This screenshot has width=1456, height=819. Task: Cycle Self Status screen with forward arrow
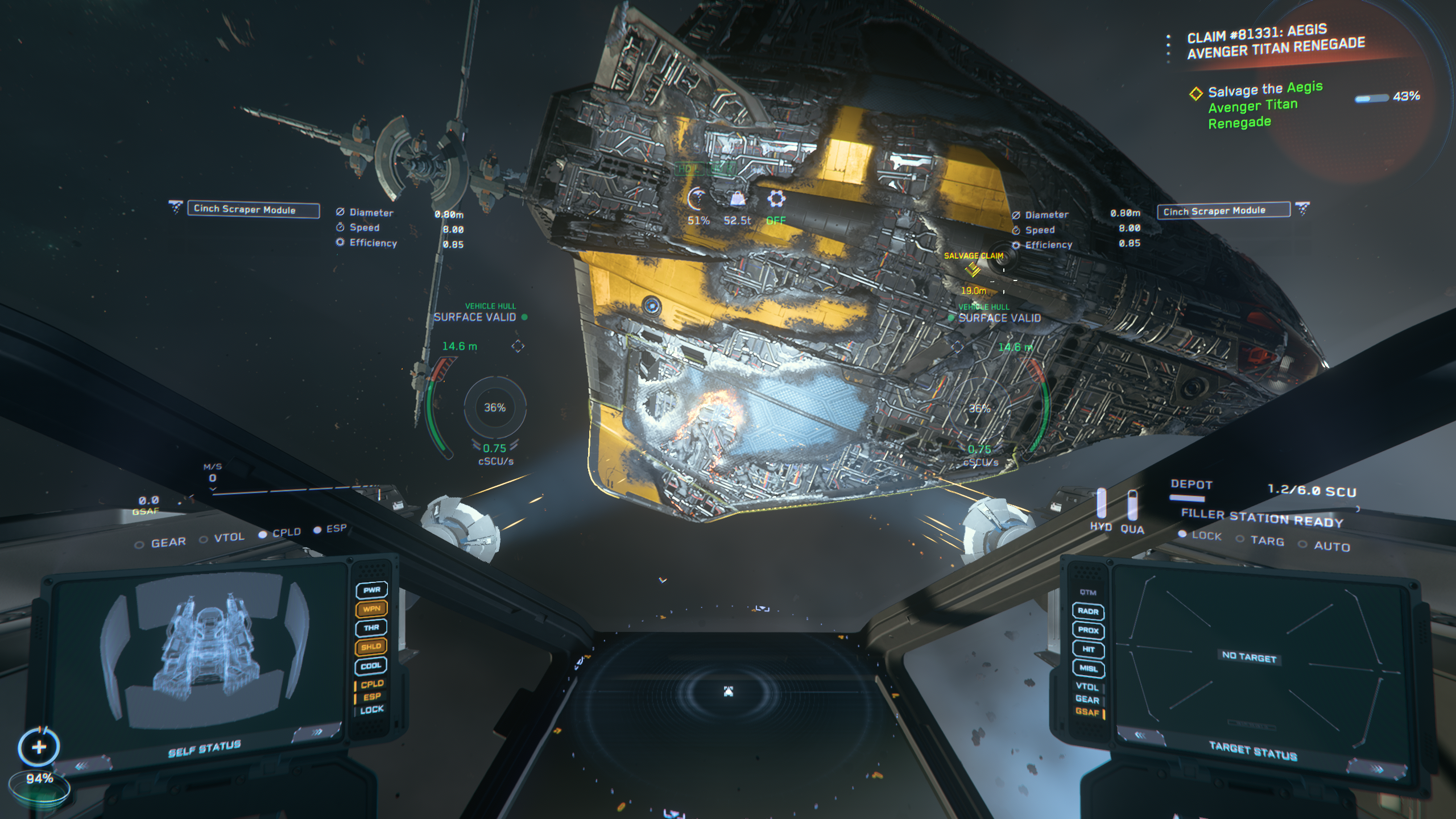point(316,732)
